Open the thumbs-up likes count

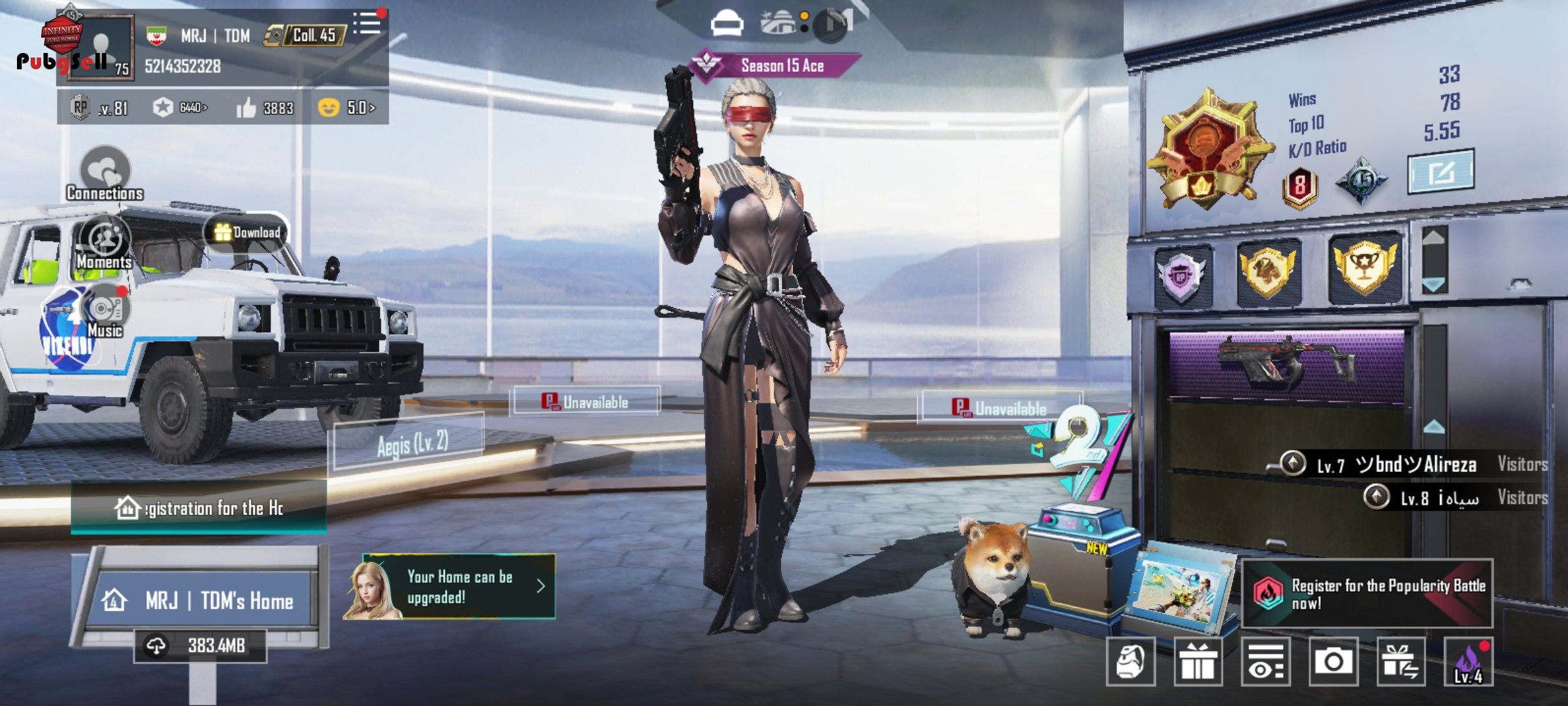tap(265, 108)
